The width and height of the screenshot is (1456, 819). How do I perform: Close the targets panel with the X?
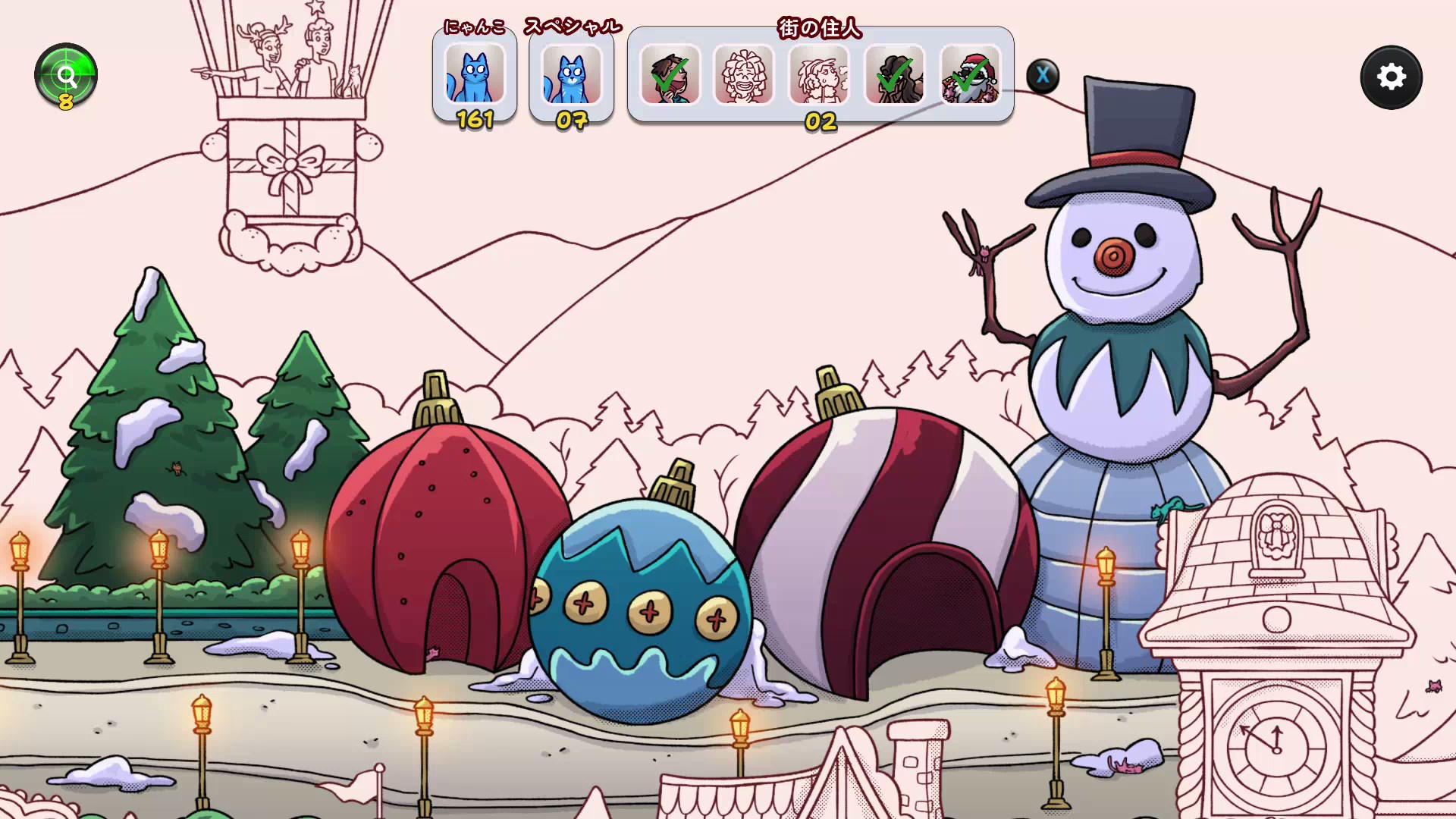[1043, 75]
